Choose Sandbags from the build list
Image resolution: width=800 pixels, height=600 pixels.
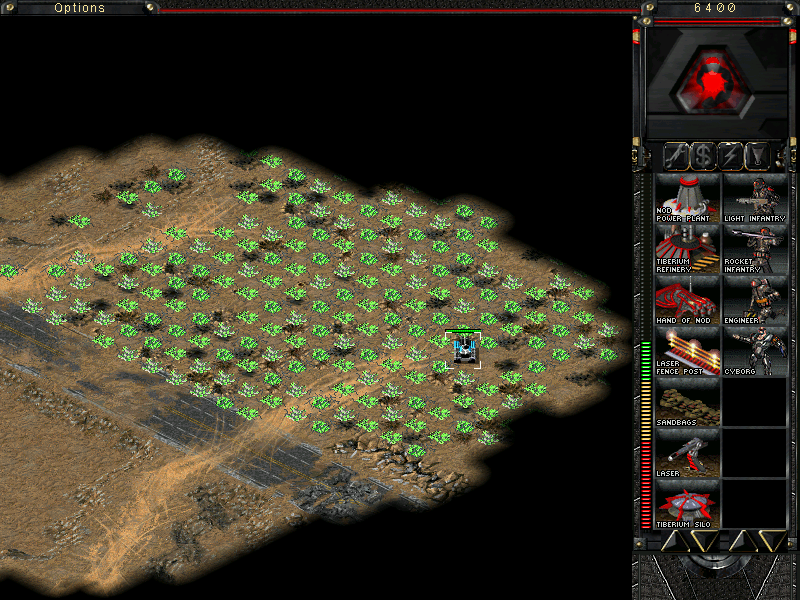[687, 402]
